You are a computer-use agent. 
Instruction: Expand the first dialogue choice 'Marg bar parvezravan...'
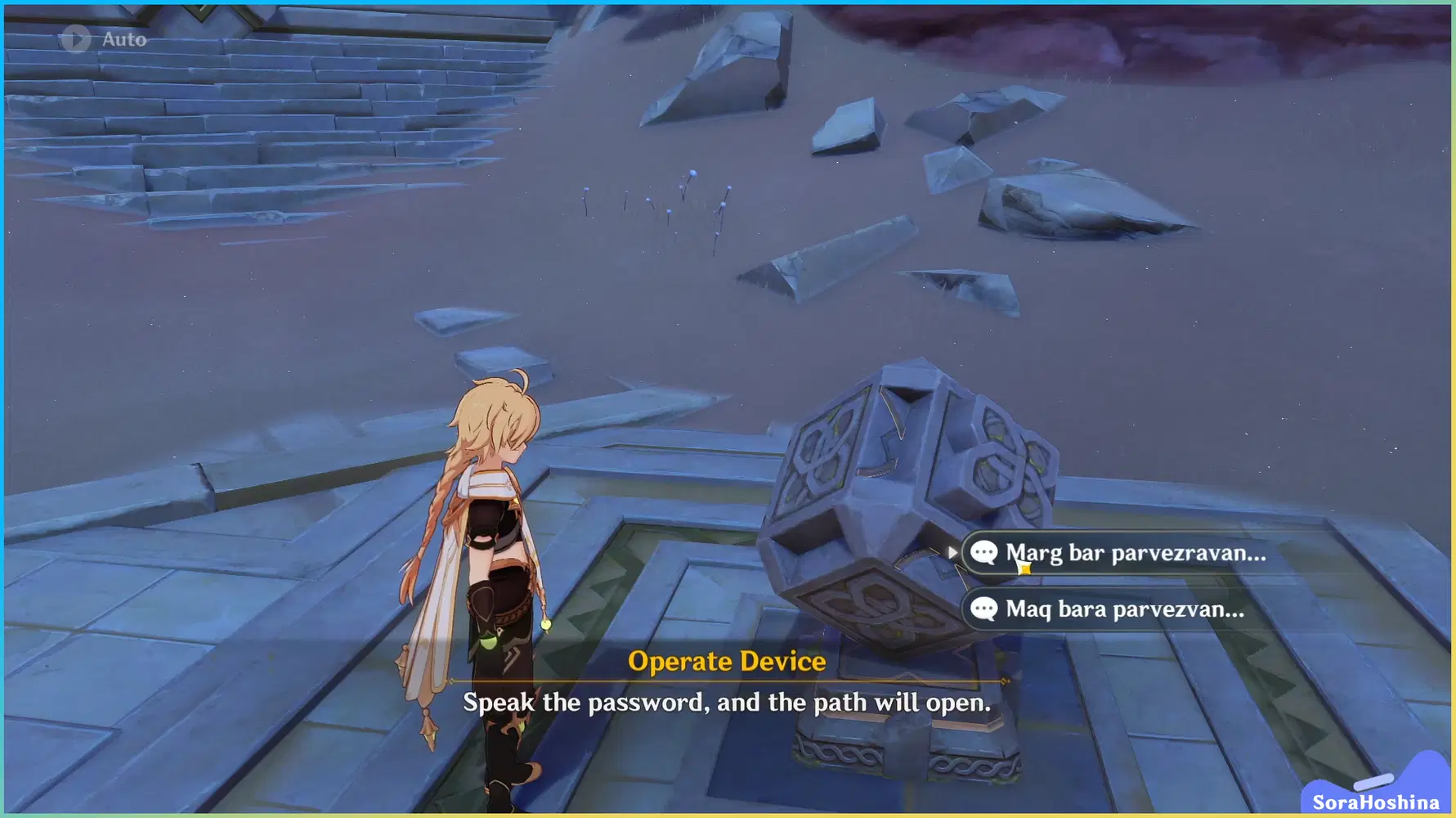tap(1128, 553)
